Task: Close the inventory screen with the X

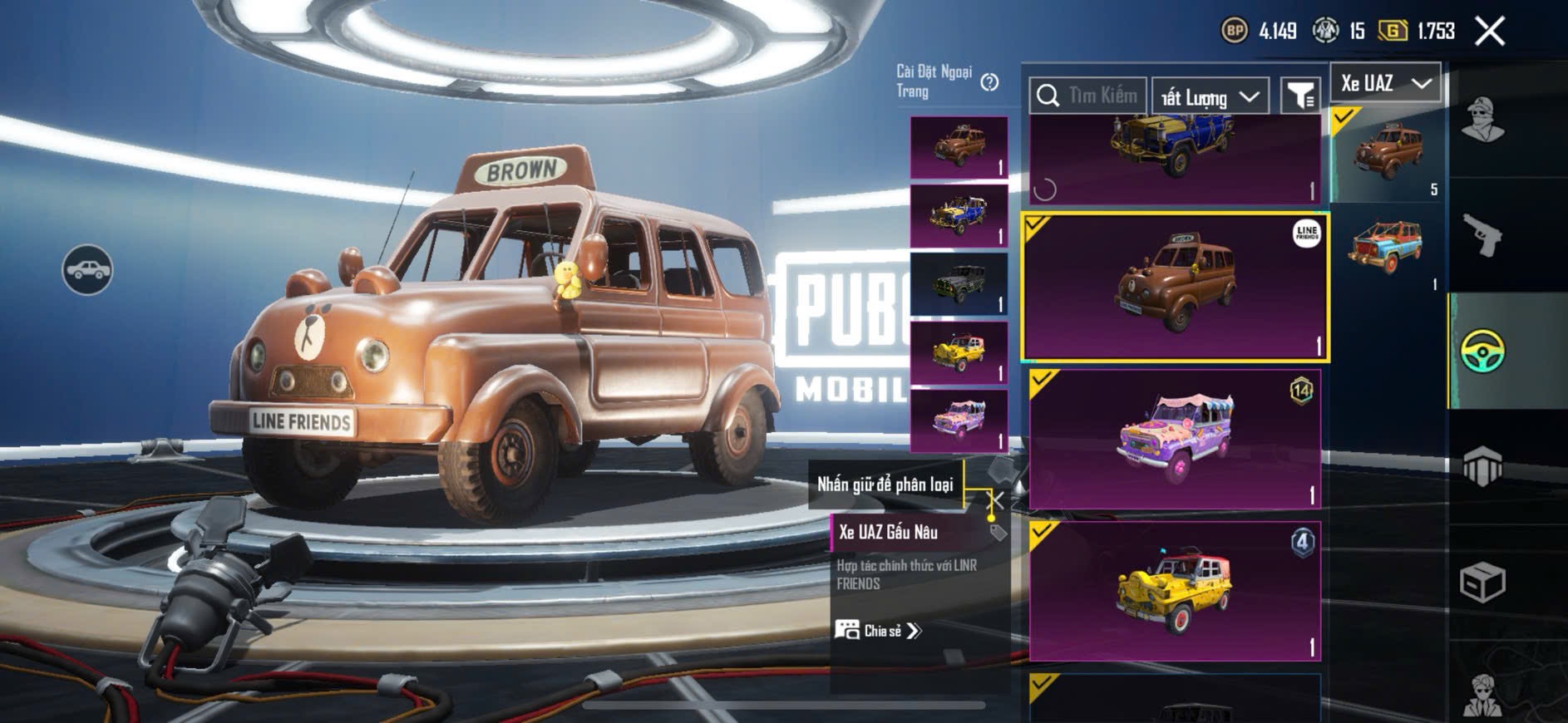Action: click(x=1489, y=32)
